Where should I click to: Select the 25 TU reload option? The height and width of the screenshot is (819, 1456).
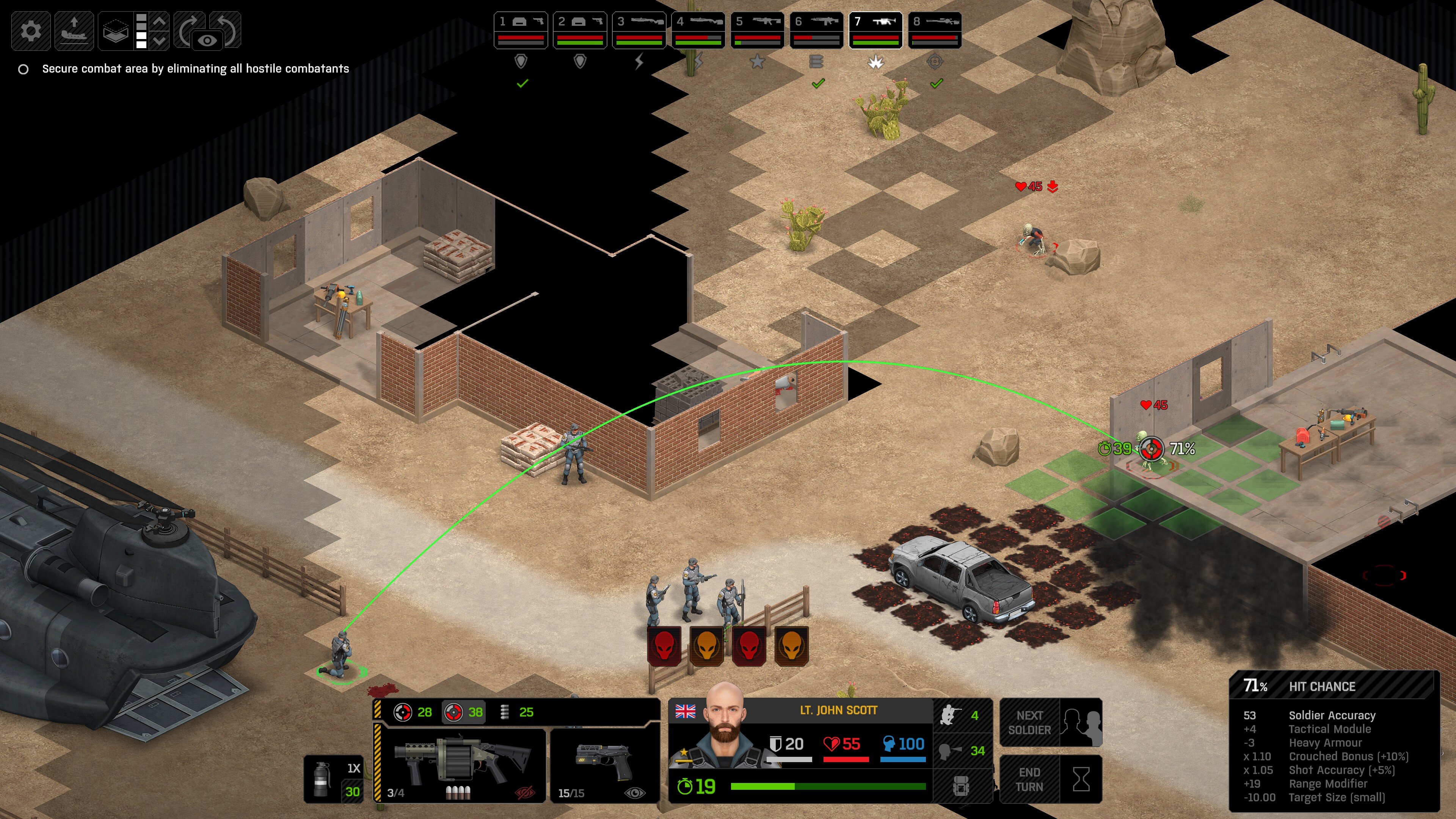tap(518, 712)
